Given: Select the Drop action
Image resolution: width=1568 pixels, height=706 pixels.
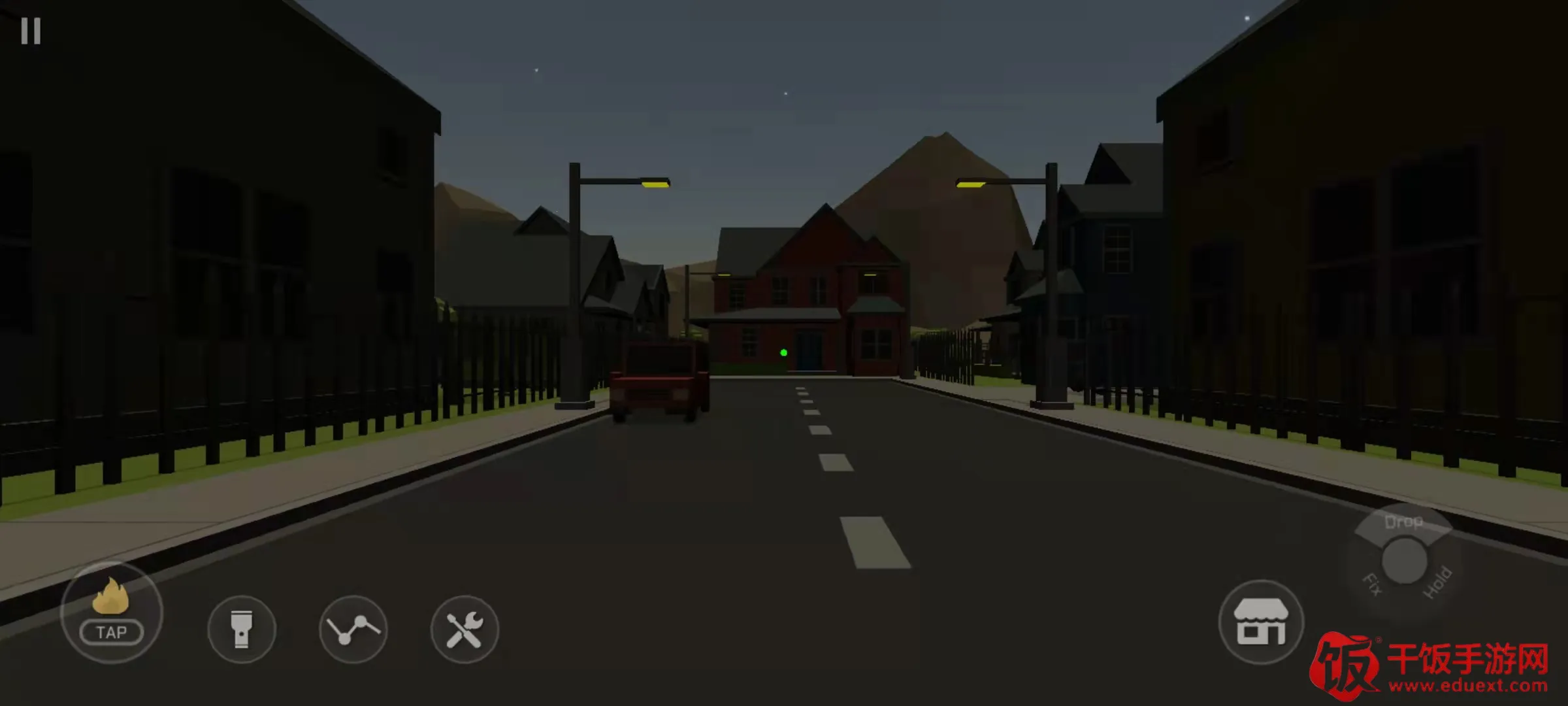Looking at the screenshot, I should point(1403,522).
